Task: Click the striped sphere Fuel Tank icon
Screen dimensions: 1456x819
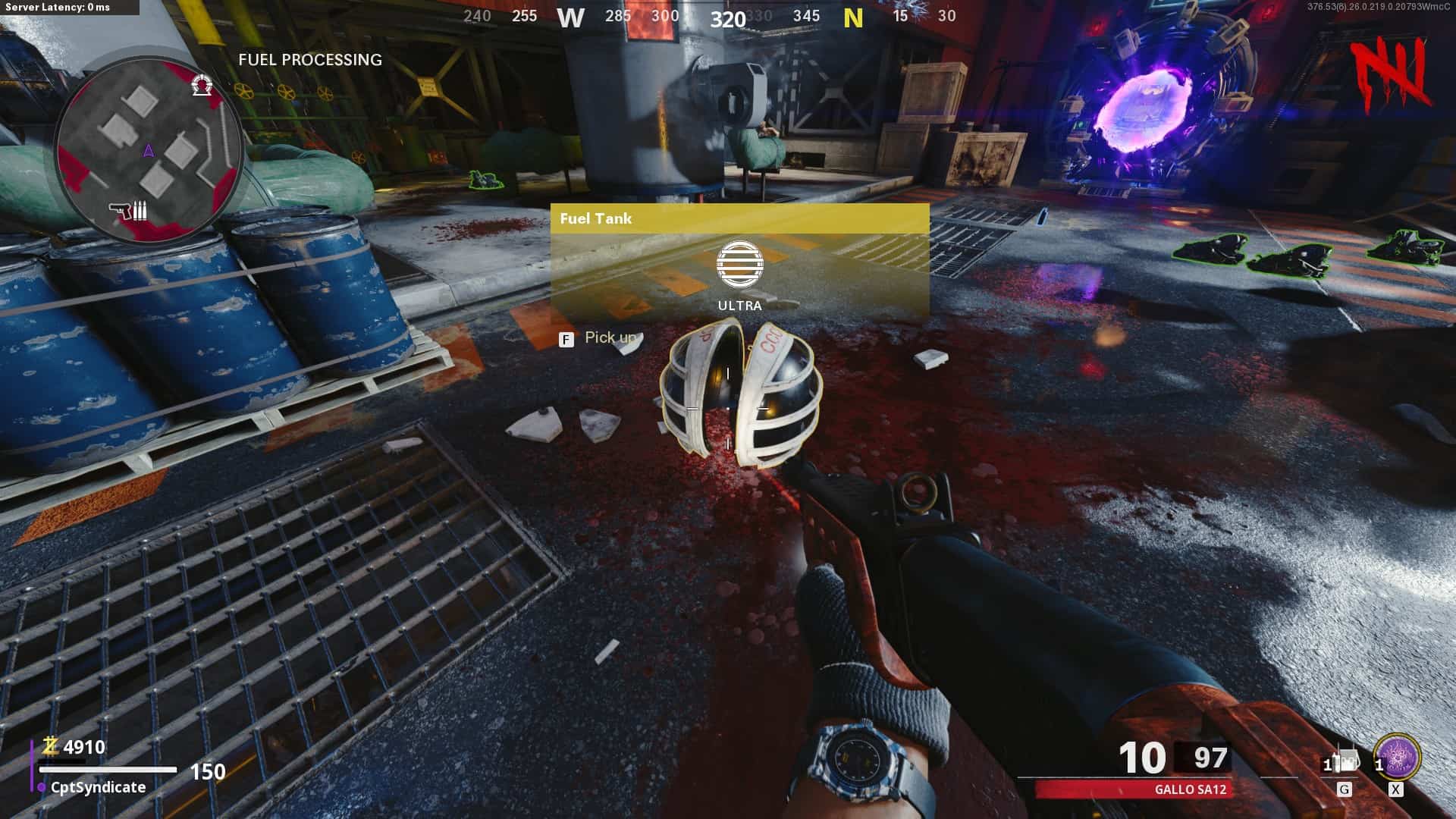Action: (x=739, y=265)
